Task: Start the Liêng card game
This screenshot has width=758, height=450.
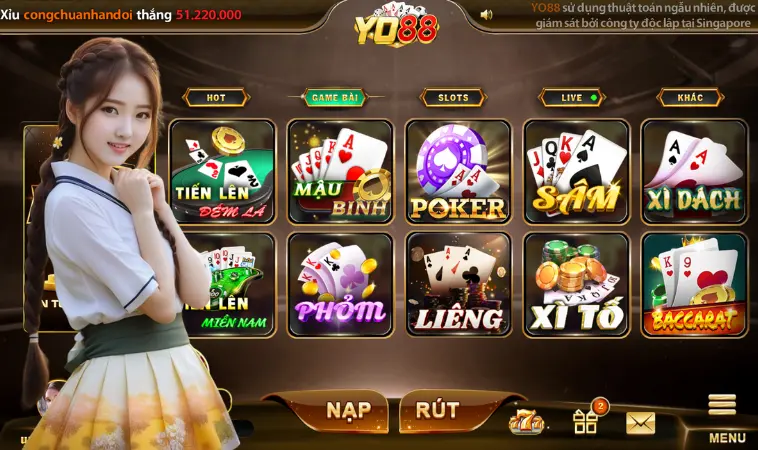Action: (458, 284)
